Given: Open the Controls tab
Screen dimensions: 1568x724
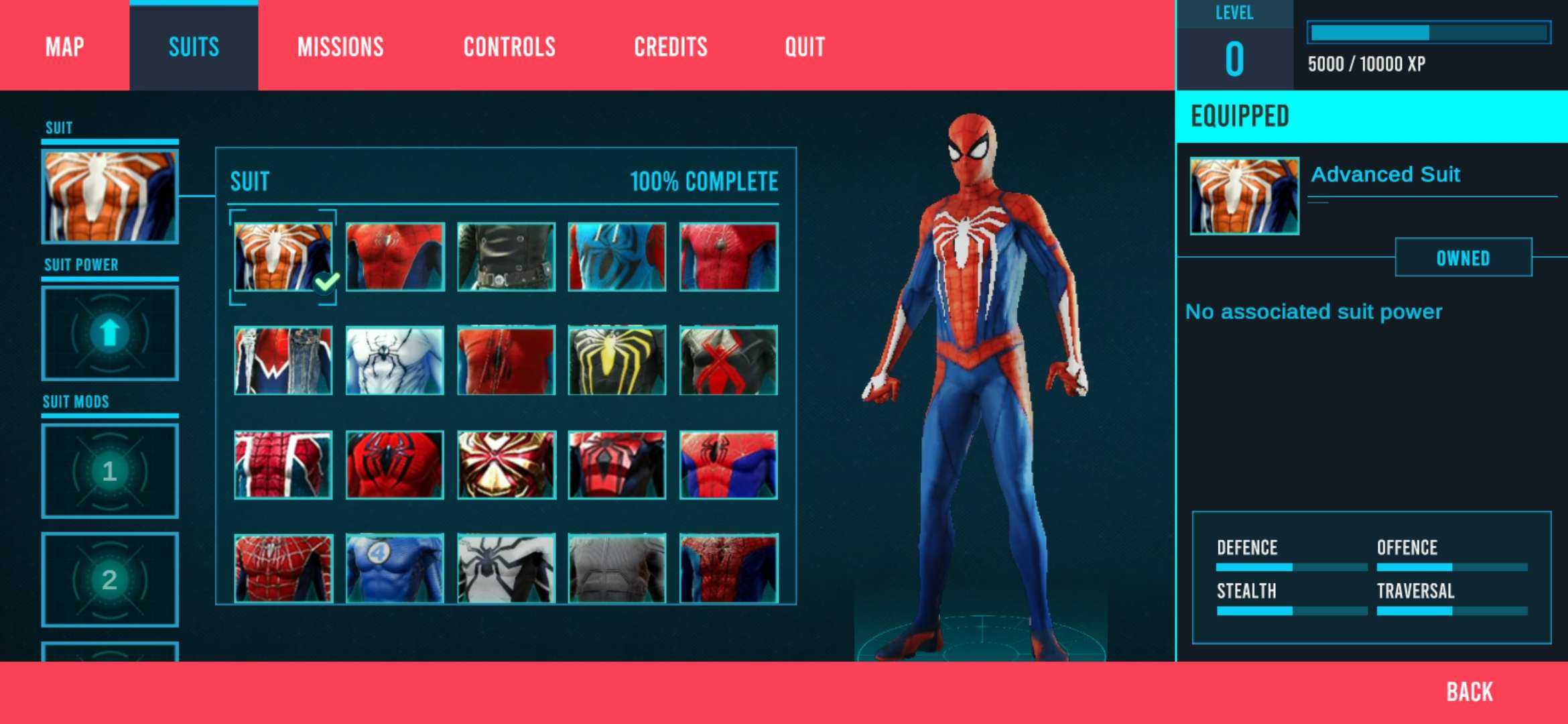Looking at the screenshot, I should point(509,47).
